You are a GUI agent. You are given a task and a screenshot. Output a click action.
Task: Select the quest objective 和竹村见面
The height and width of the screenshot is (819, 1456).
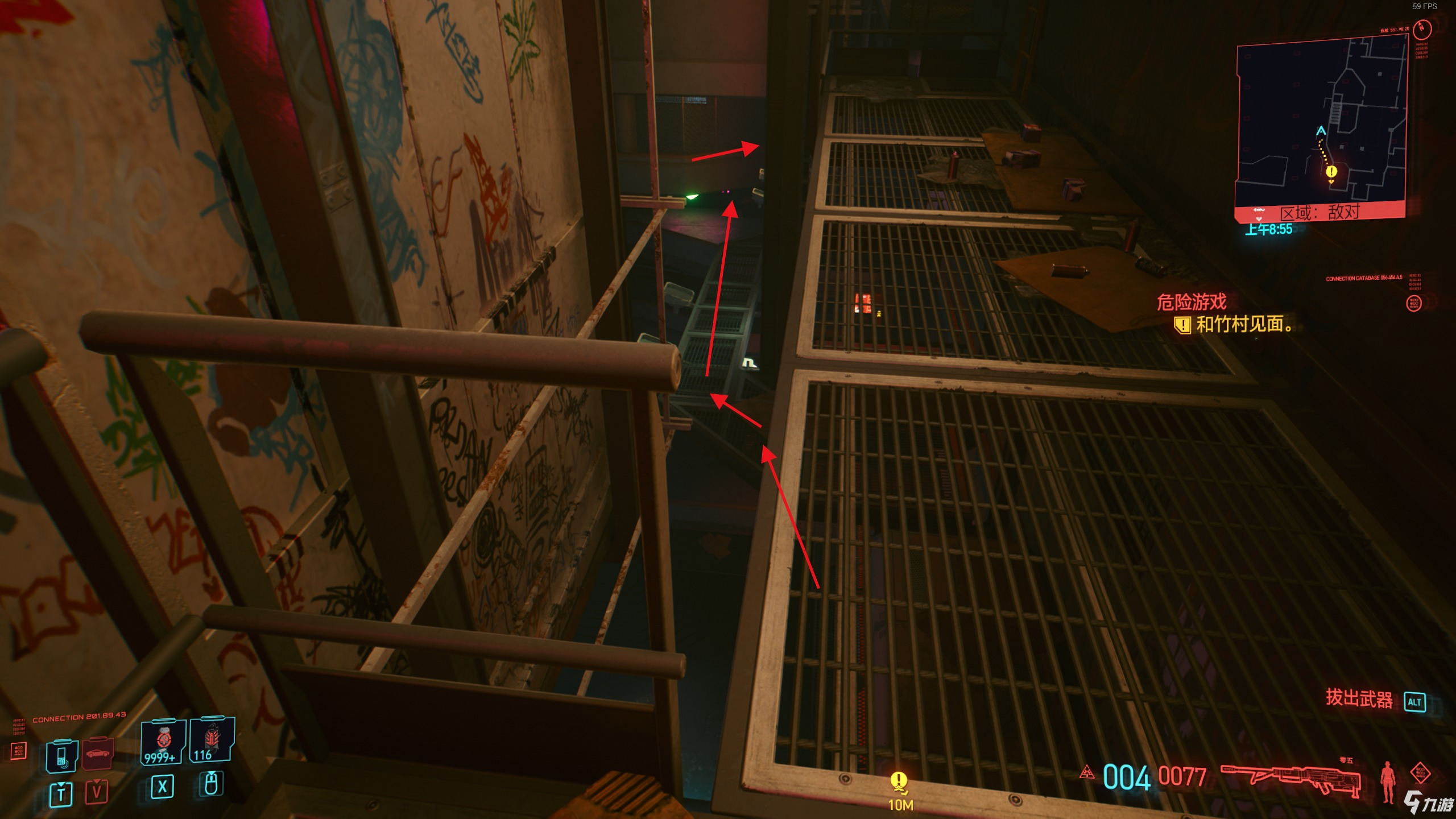pos(1243,325)
